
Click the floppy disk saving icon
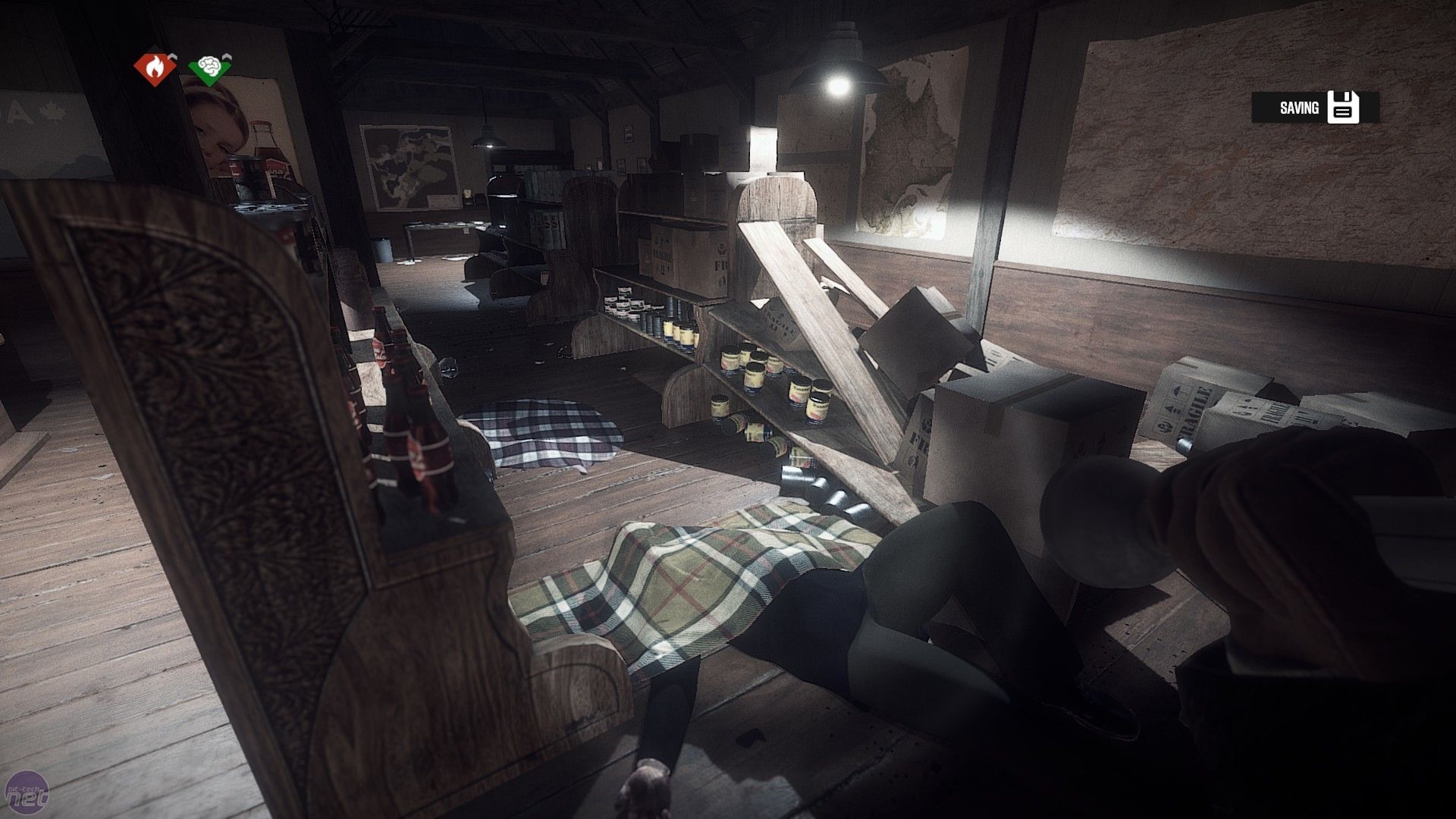point(1343,108)
